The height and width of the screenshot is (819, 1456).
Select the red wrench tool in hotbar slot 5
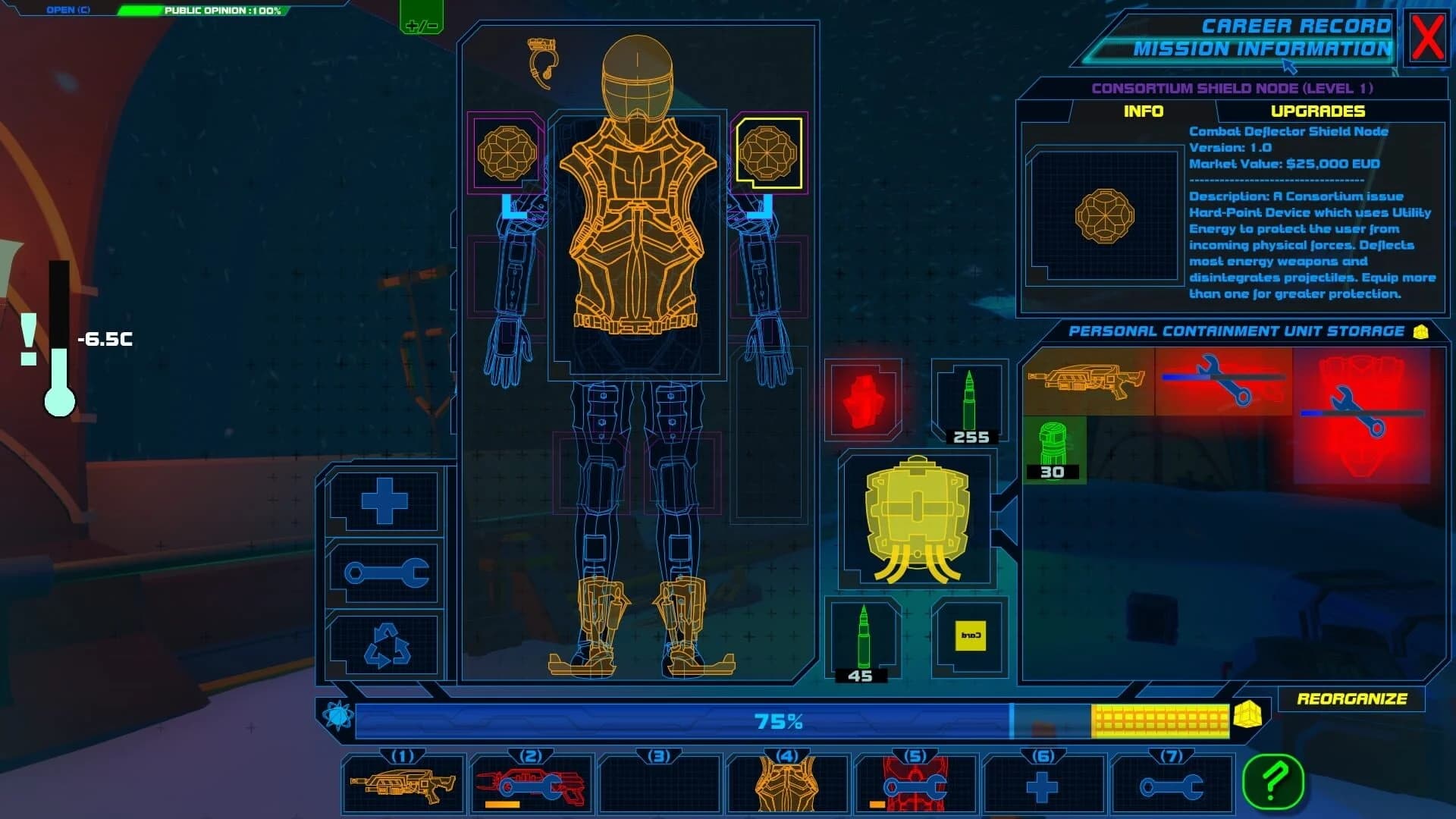click(914, 785)
